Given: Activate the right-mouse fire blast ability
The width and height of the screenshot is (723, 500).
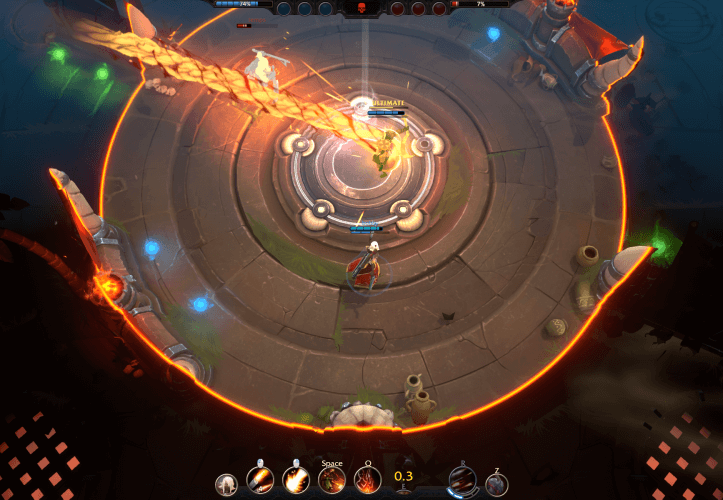Looking at the screenshot, I should tap(295, 481).
